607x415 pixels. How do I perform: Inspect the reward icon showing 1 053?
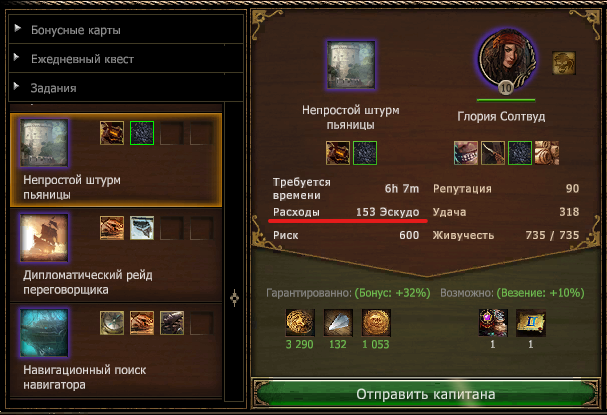click(376, 323)
